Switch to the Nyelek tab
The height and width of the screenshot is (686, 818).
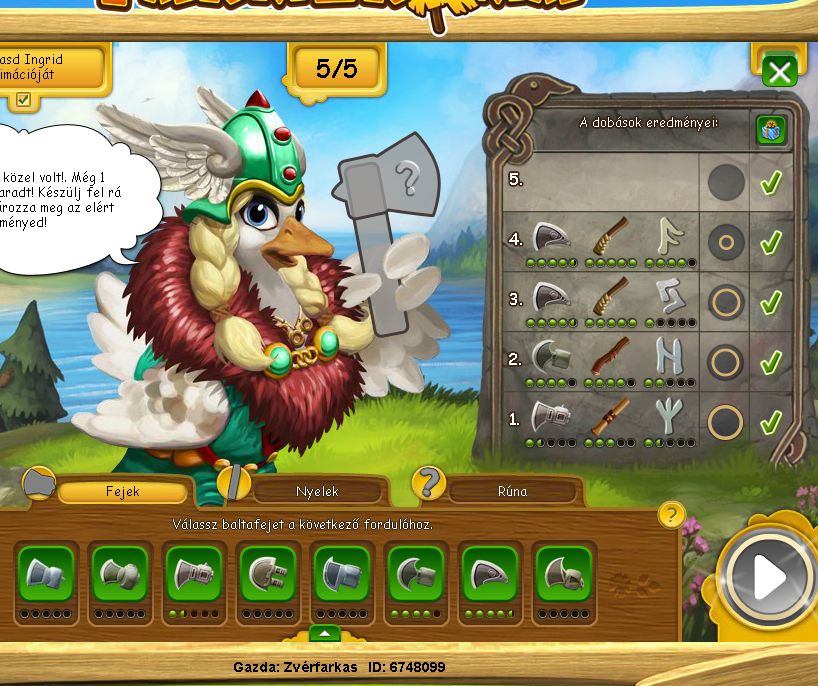[317, 491]
